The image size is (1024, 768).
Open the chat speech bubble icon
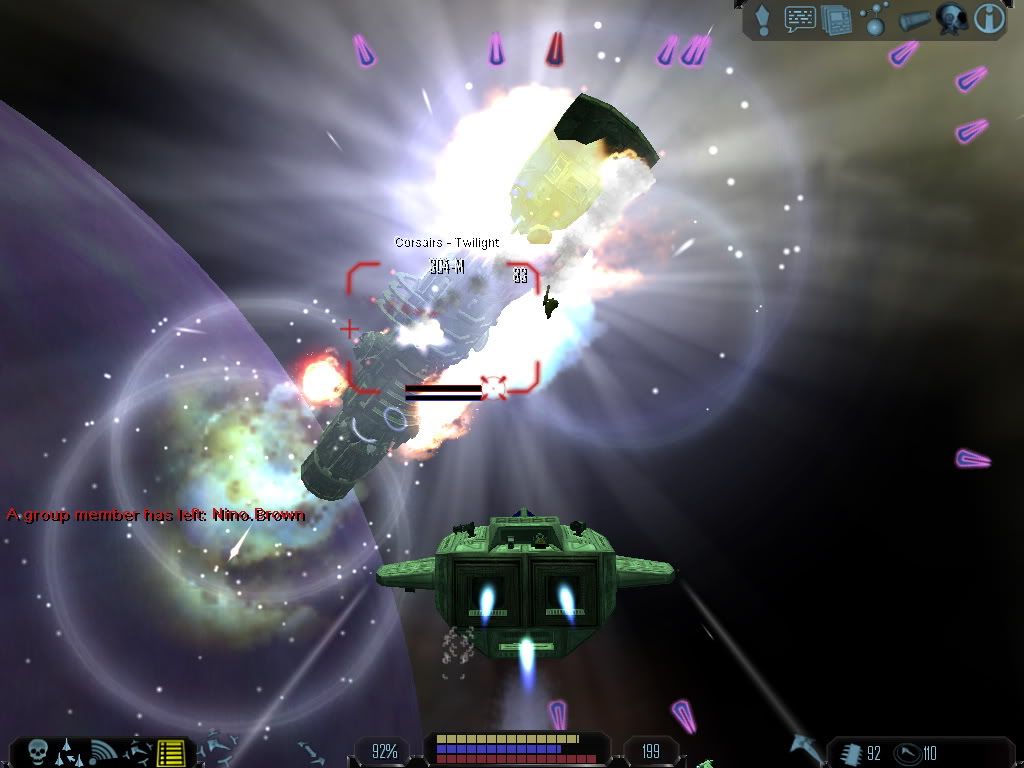tap(800, 19)
